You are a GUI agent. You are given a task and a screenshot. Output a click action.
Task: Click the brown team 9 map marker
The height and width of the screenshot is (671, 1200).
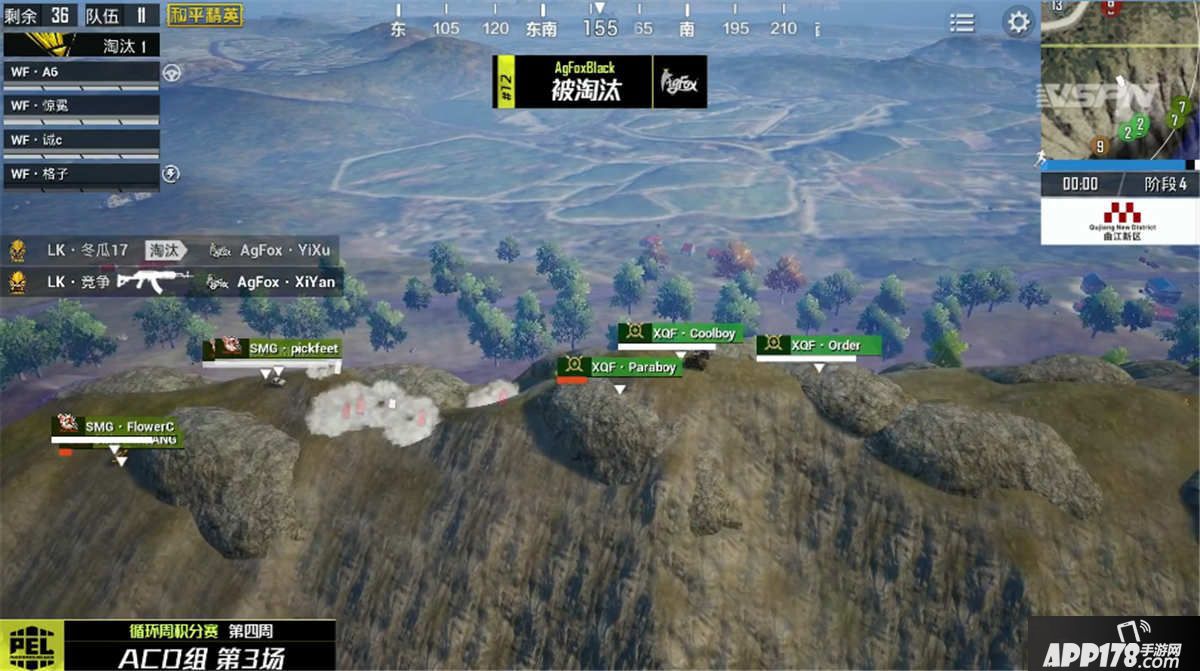(1100, 146)
